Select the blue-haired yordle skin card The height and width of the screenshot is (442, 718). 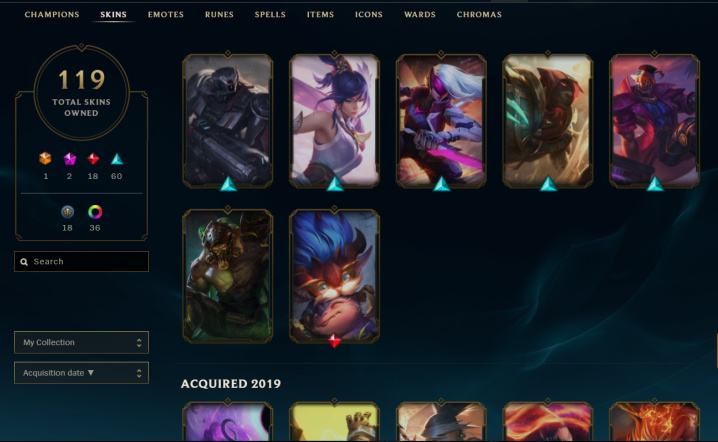[334, 275]
